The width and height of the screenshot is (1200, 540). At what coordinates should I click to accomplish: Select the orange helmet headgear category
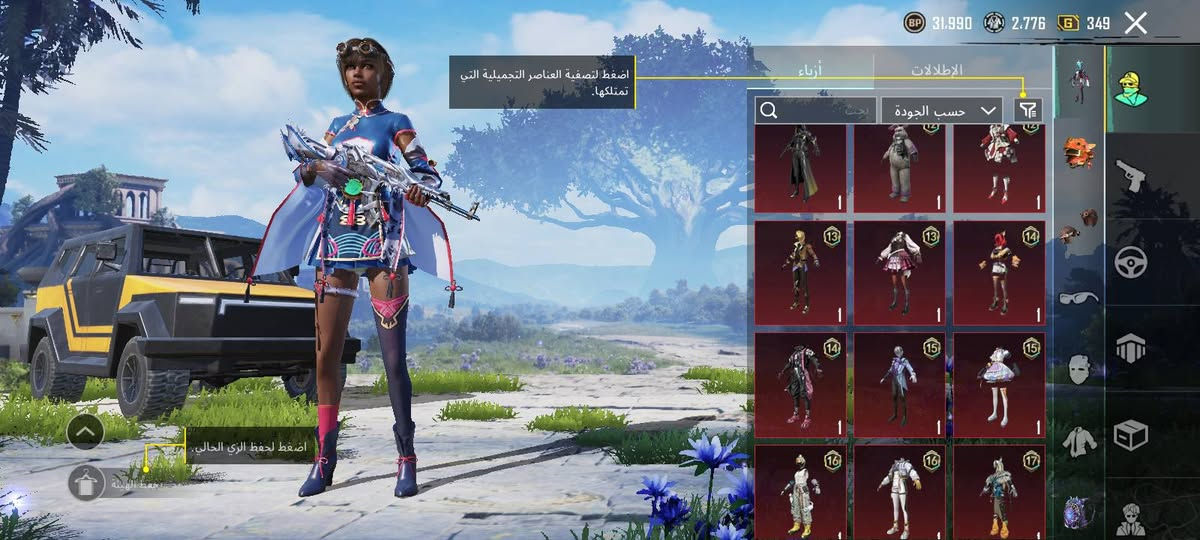coord(1078,151)
